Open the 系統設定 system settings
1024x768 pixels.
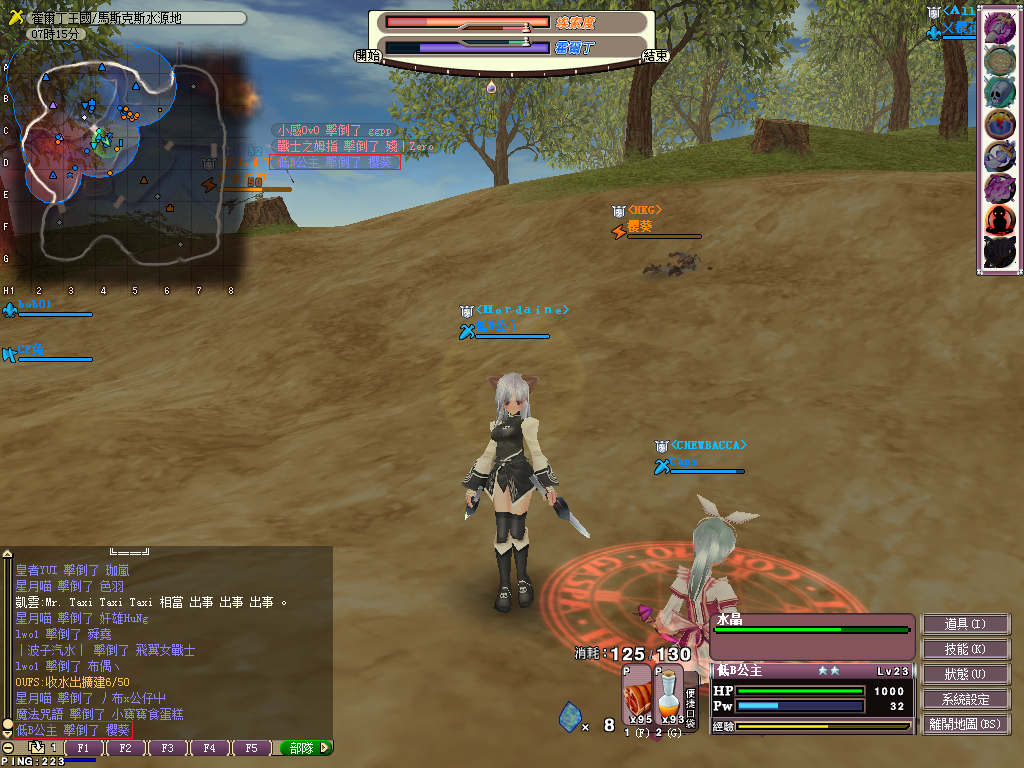point(965,699)
